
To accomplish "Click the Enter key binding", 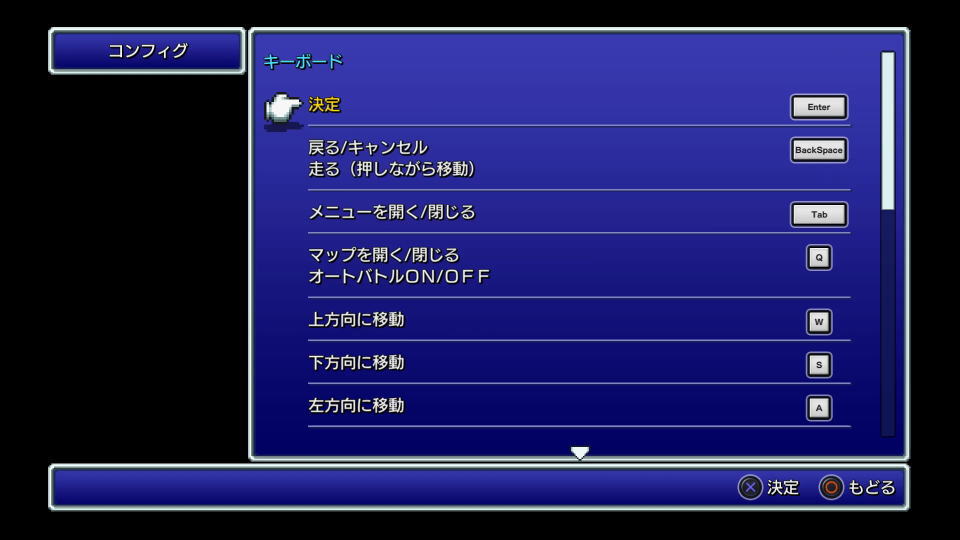I will click(x=819, y=107).
